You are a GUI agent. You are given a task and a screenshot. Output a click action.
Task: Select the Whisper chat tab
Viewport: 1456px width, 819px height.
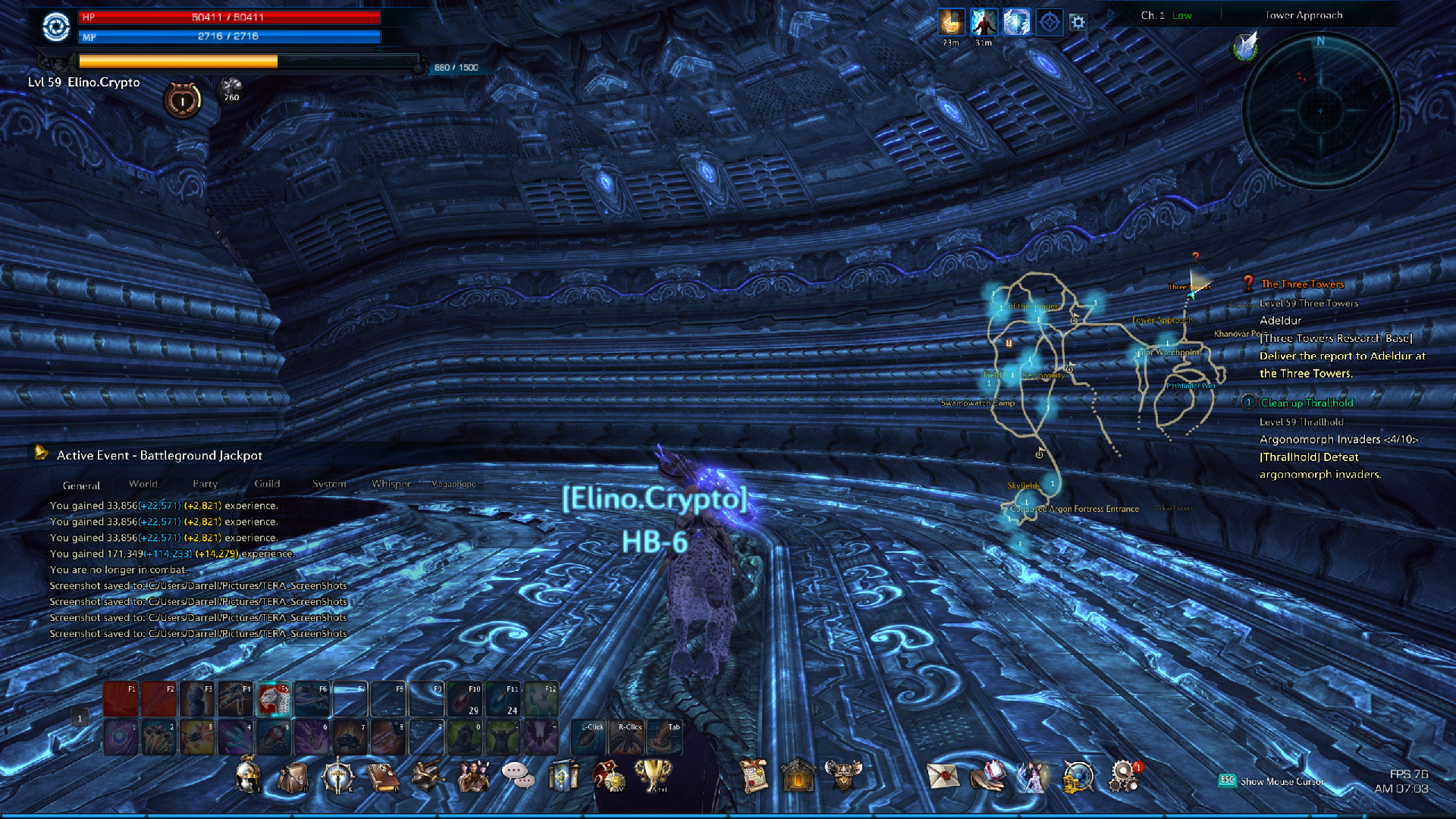tap(391, 484)
